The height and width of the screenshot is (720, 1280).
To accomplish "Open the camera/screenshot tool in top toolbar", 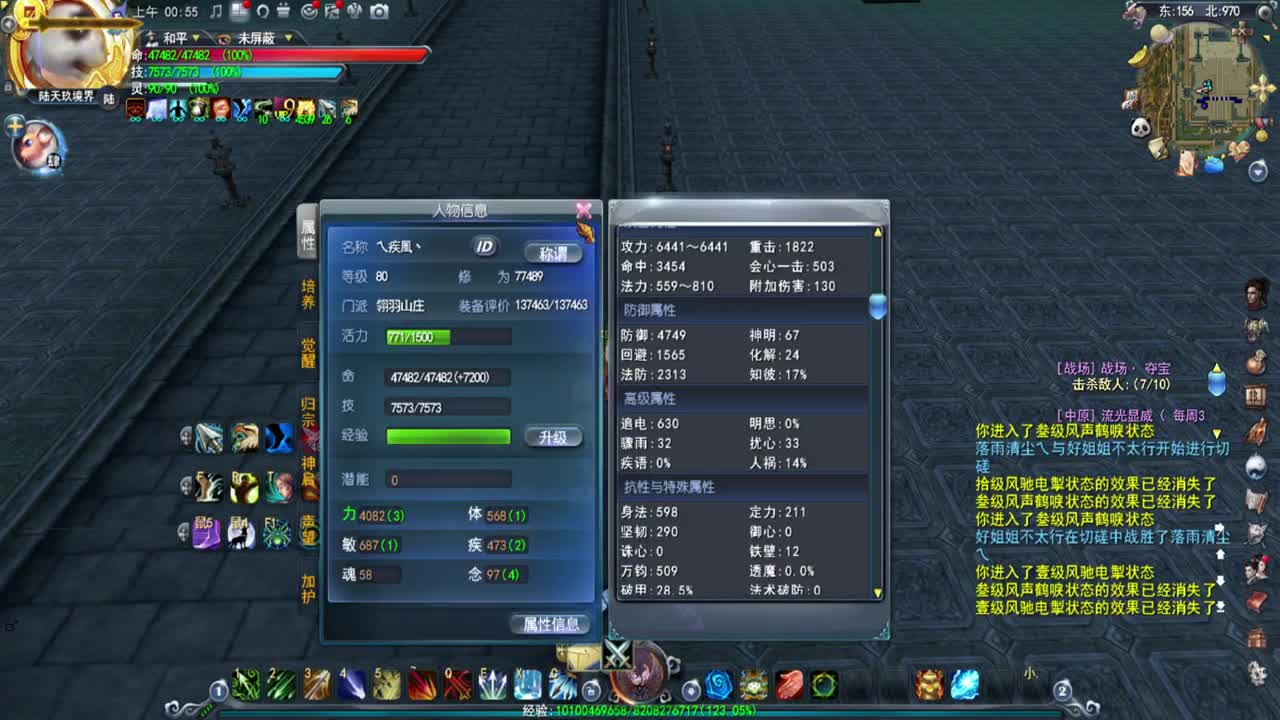I will pos(379,14).
